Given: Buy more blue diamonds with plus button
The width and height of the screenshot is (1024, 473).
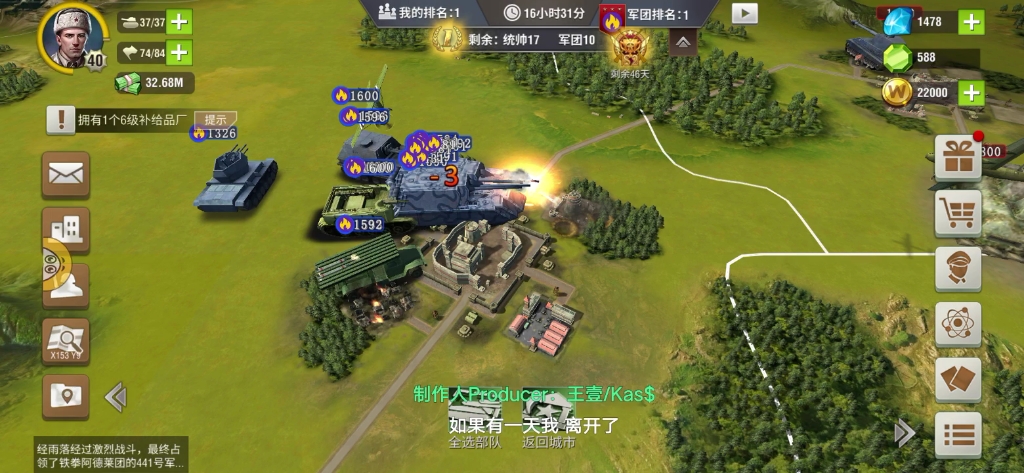Looking at the screenshot, I should point(970,22).
